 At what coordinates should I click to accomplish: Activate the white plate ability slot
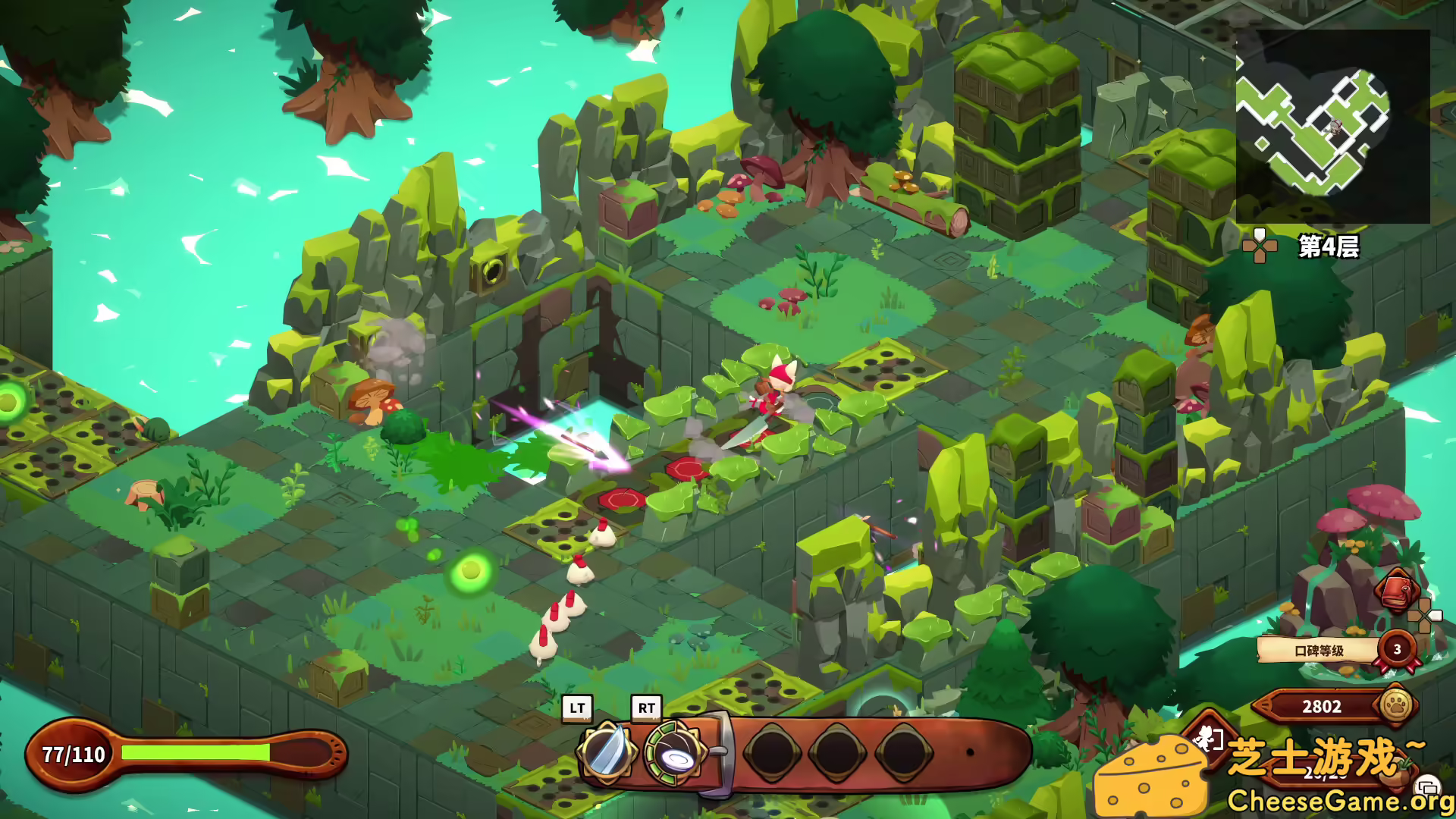point(673,752)
